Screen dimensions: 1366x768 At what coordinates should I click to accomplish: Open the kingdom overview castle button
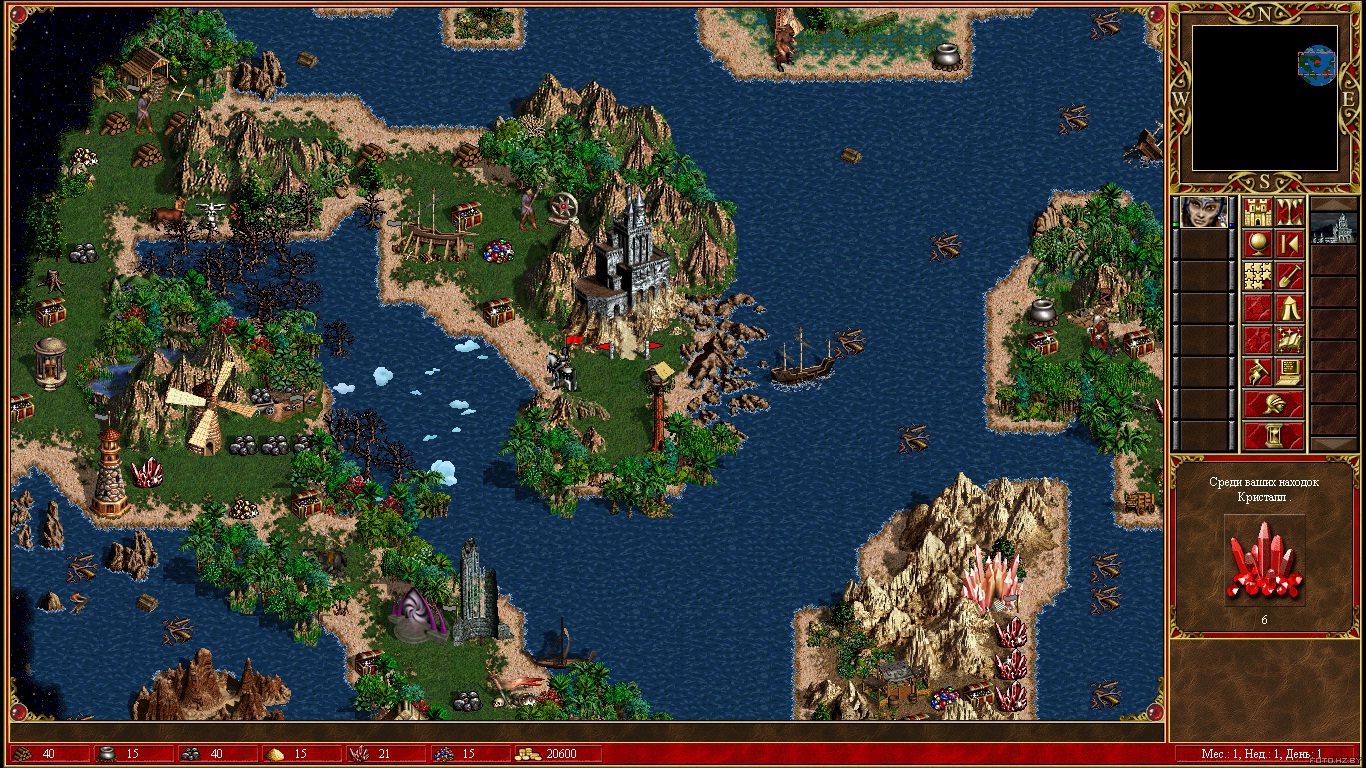(1258, 212)
